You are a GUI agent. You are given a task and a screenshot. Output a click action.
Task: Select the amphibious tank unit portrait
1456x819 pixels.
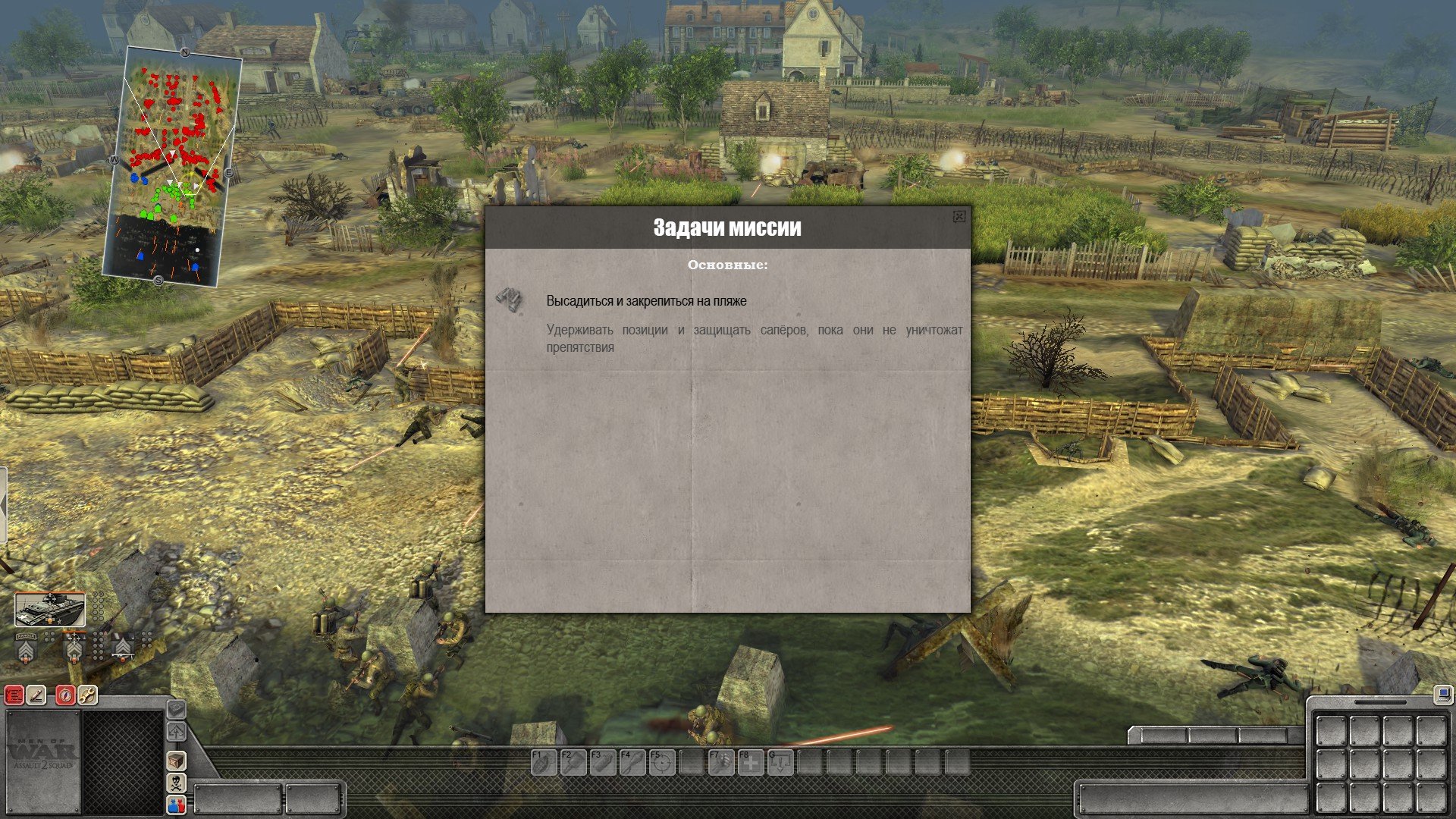click(50, 610)
